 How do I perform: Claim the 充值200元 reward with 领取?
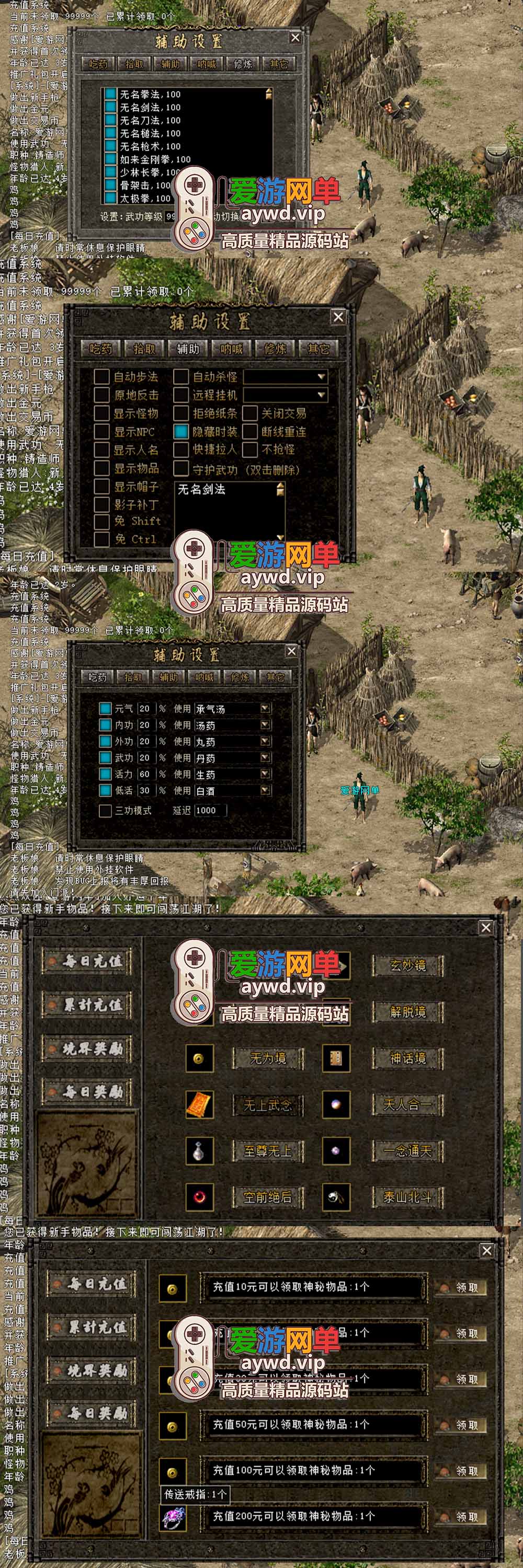[x=460, y=1517]
